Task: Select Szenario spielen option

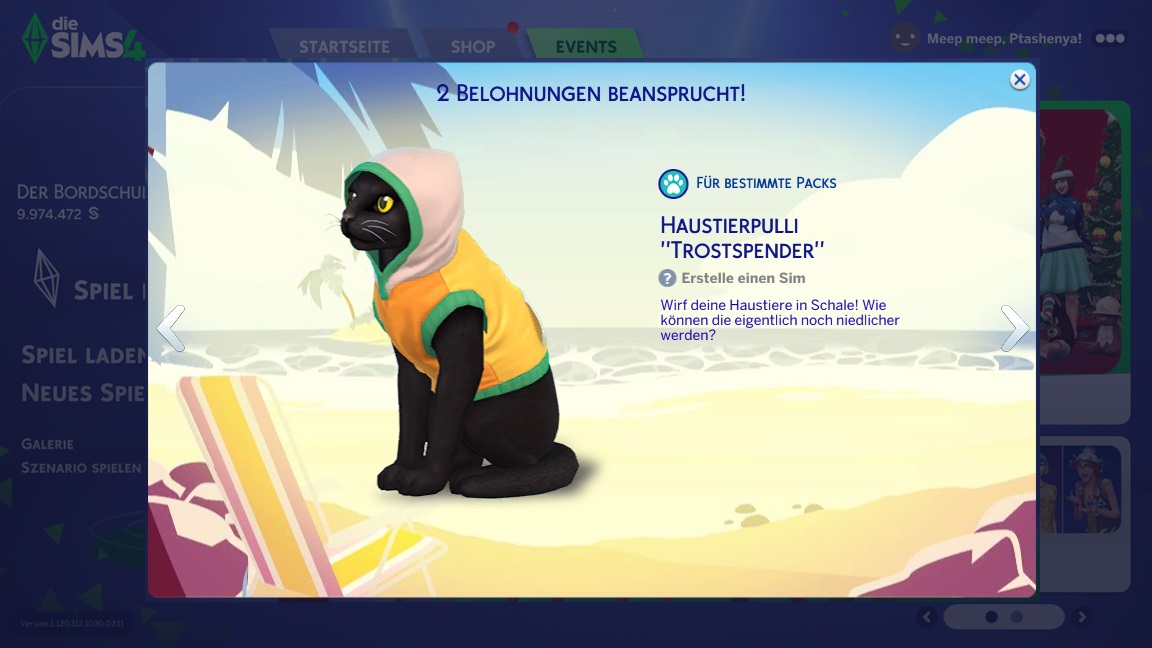Action: (82, 468)
